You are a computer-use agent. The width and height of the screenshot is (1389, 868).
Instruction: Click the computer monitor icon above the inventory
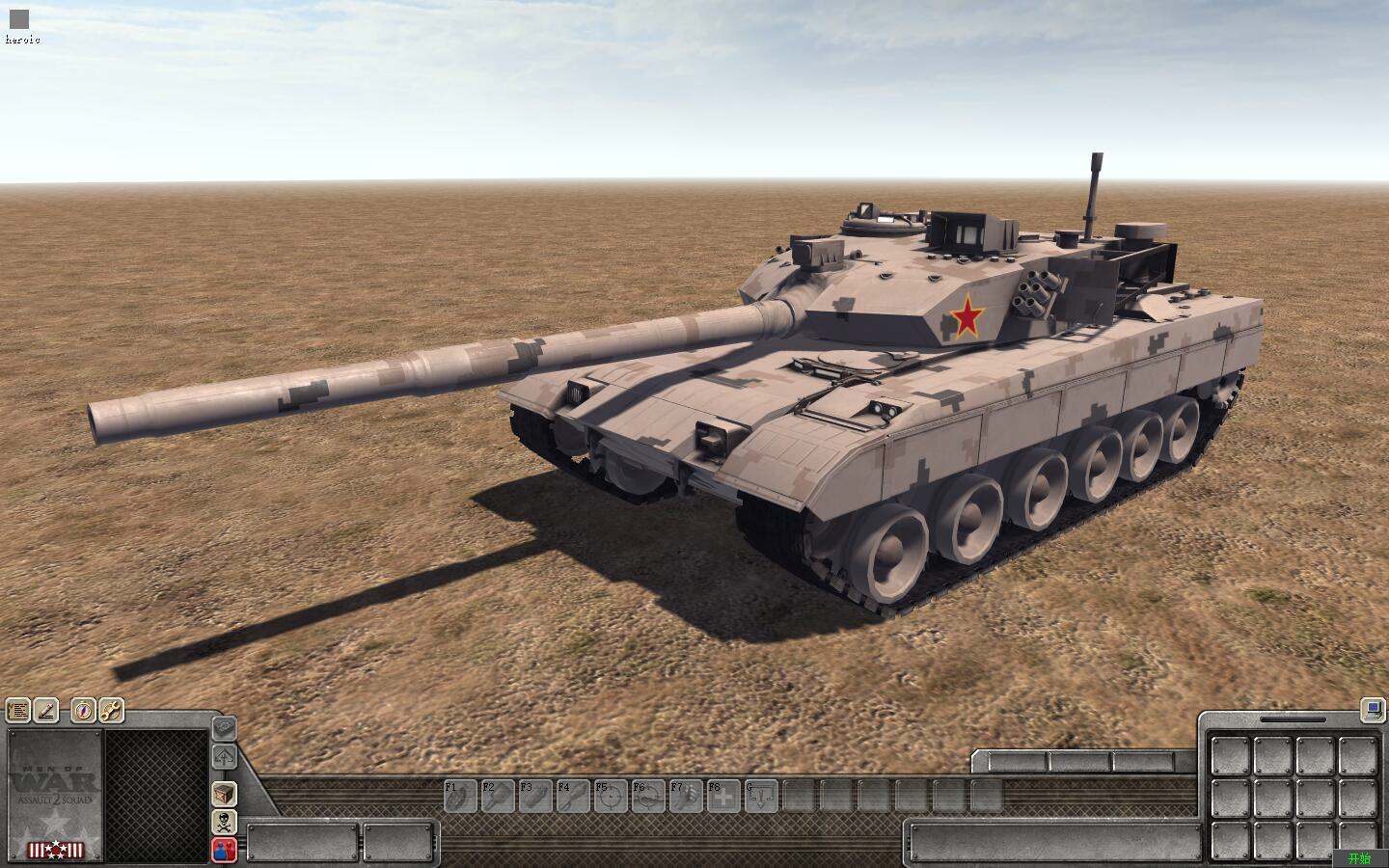tap(1371, 711)
